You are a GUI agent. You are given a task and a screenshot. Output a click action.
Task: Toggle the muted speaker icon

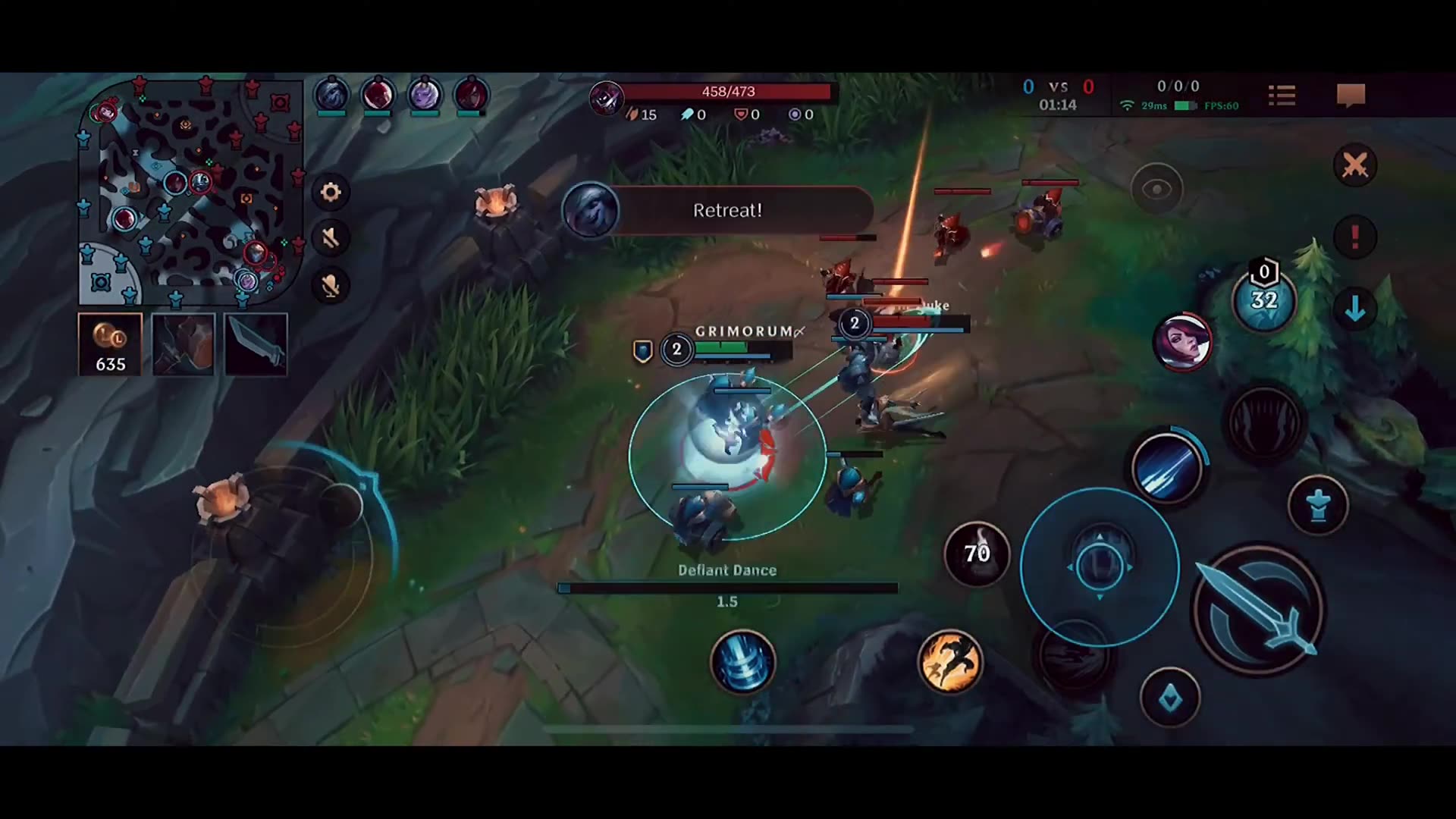point(331,239)
